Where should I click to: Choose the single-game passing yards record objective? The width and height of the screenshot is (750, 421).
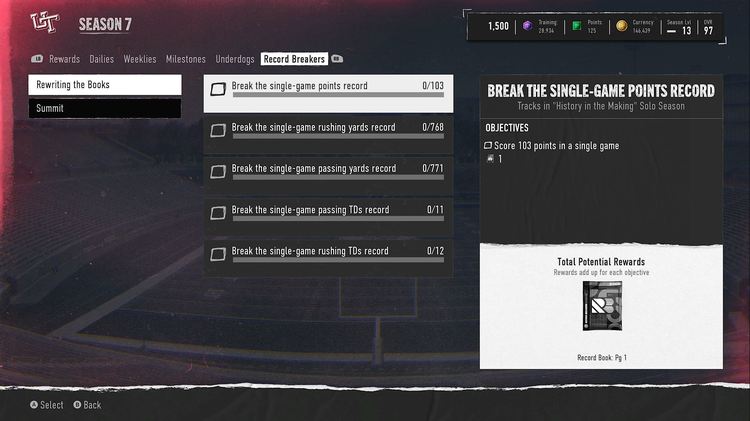(x=328, y=176)
